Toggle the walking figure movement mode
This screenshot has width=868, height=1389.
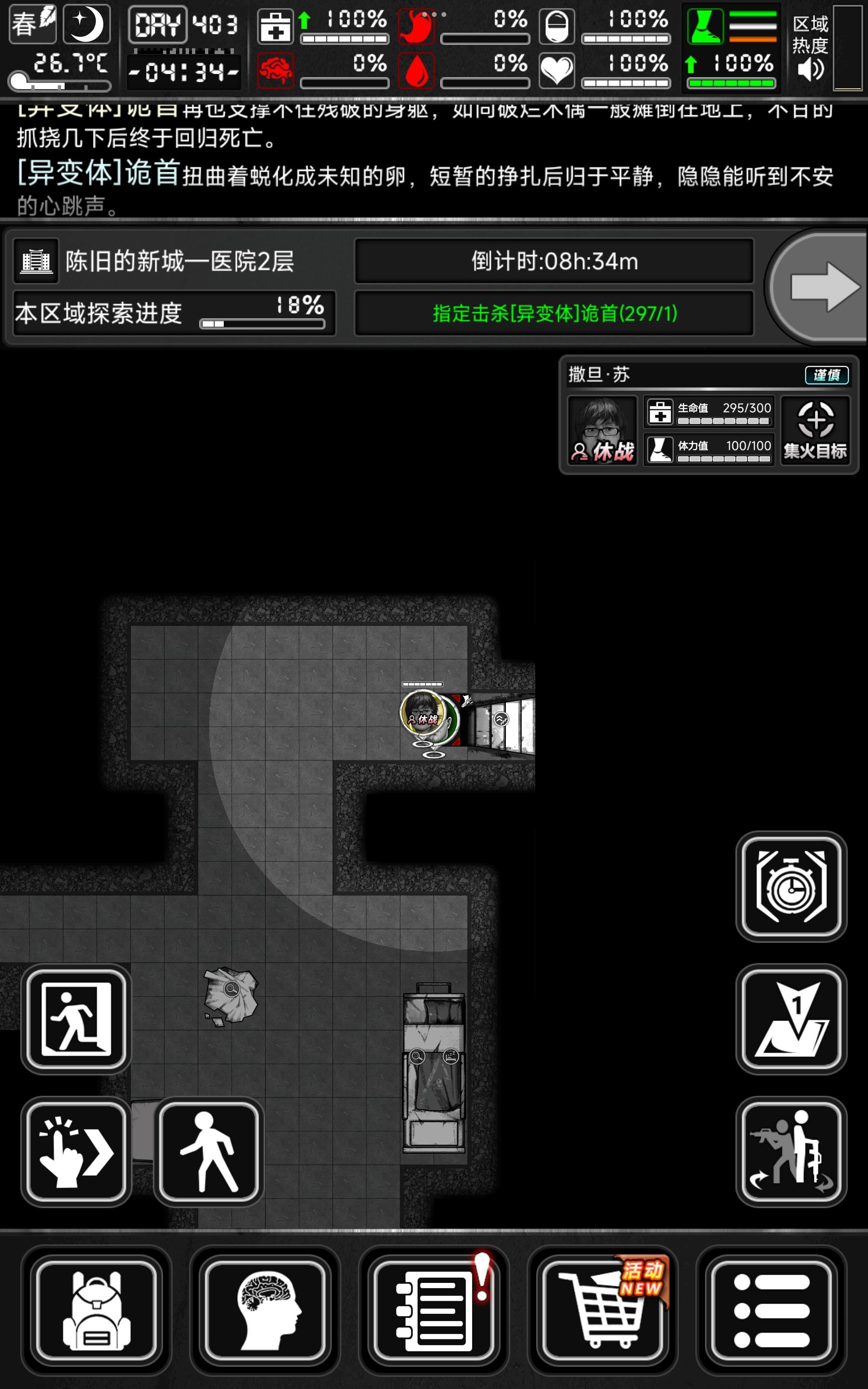click(208, 1151)
